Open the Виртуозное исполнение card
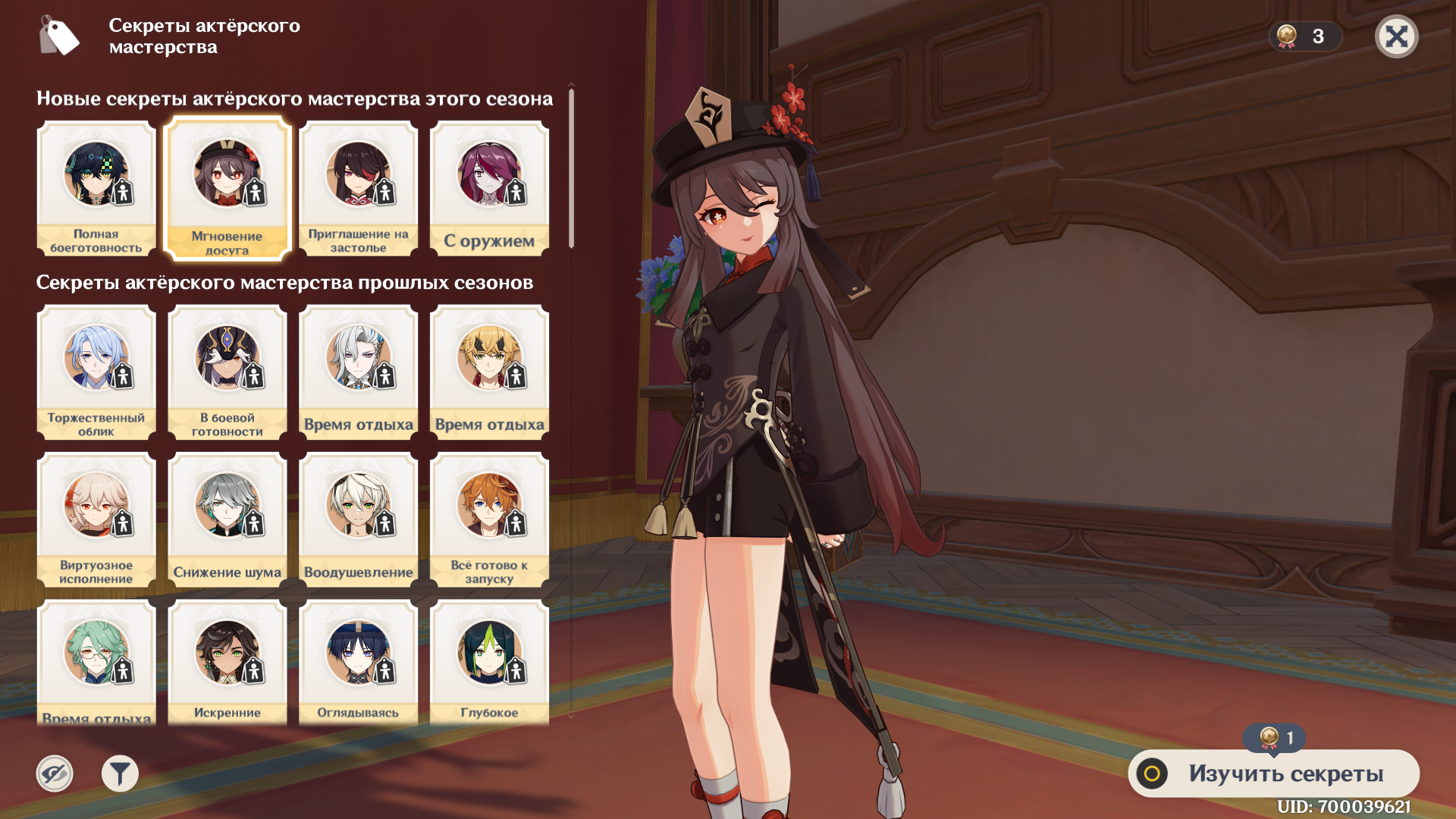 pos(96,519)
